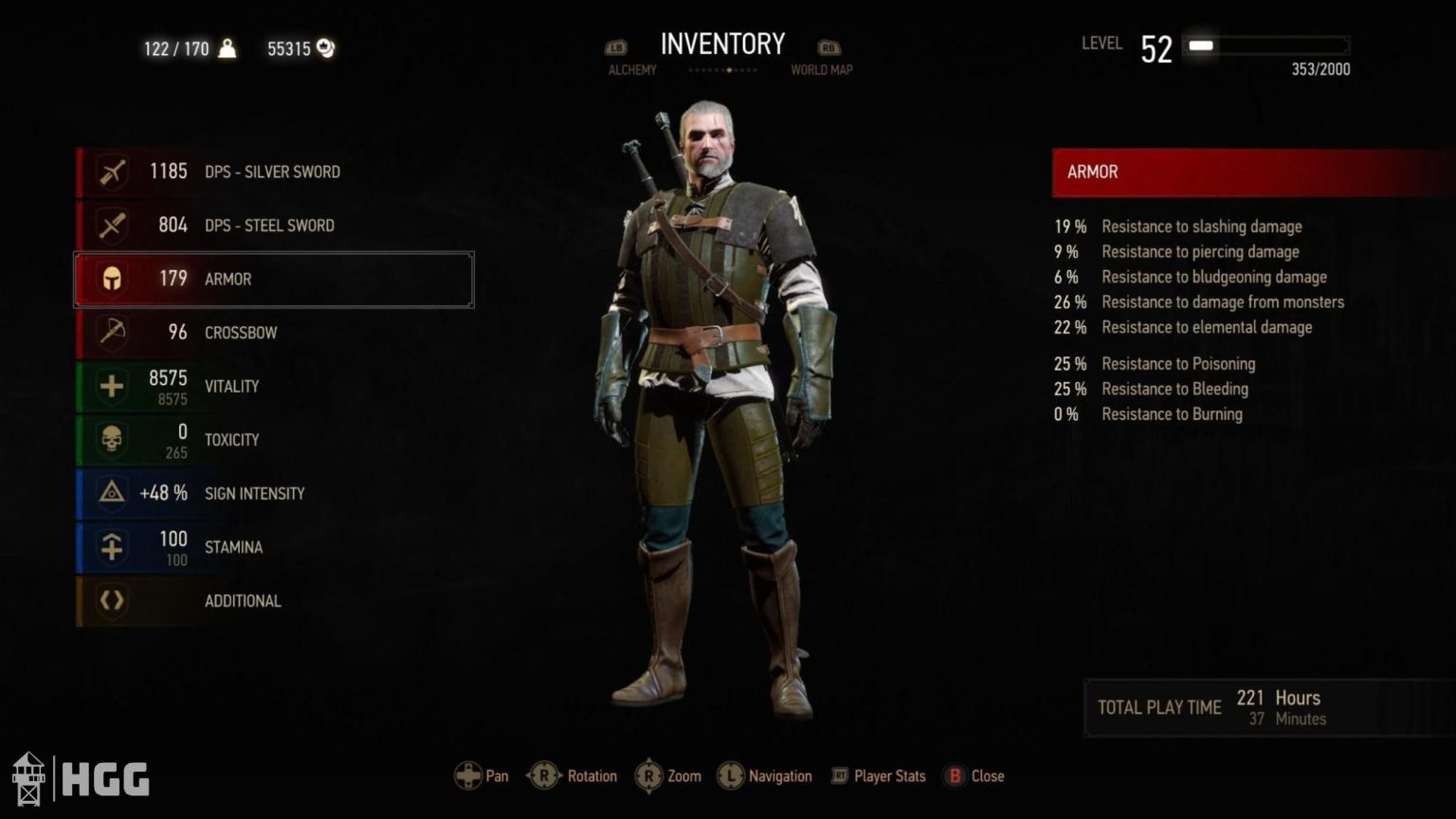Toggle character Rotation control
The height and width of the screenshot is (819, 1456).
point(544,775)
